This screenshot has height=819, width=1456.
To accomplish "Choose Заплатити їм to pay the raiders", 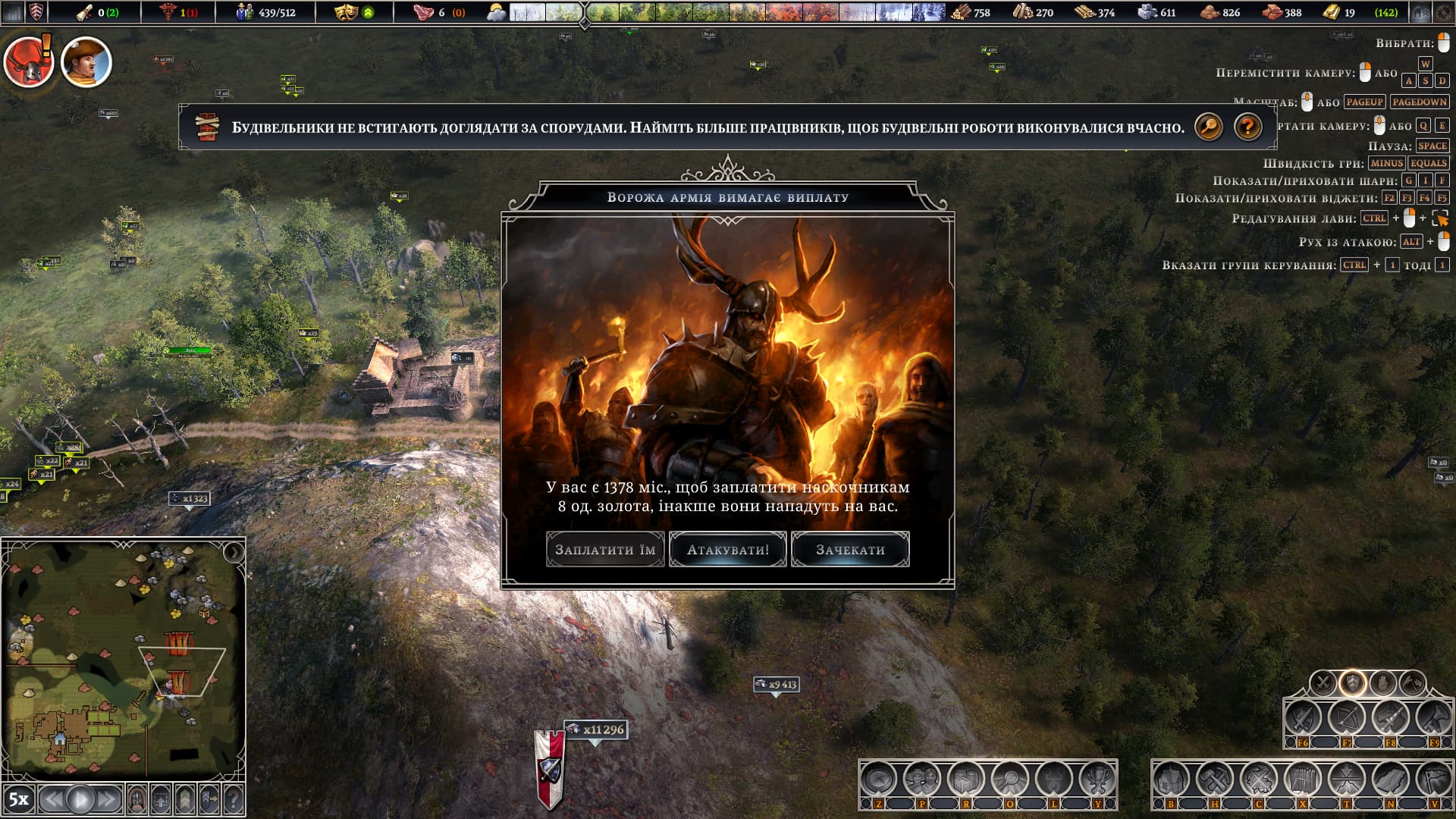I will pos(605,550).
